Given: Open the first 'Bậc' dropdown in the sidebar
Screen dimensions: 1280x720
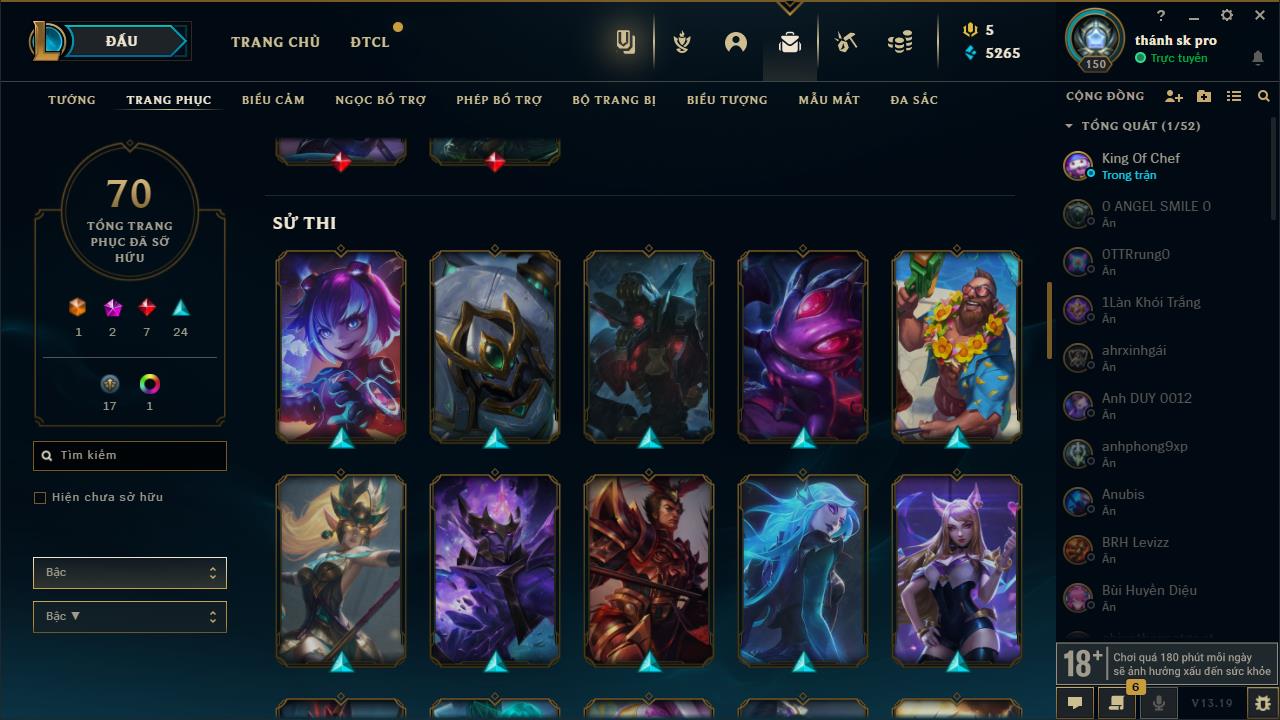Looking at the screenshot, I should [129, 572].
